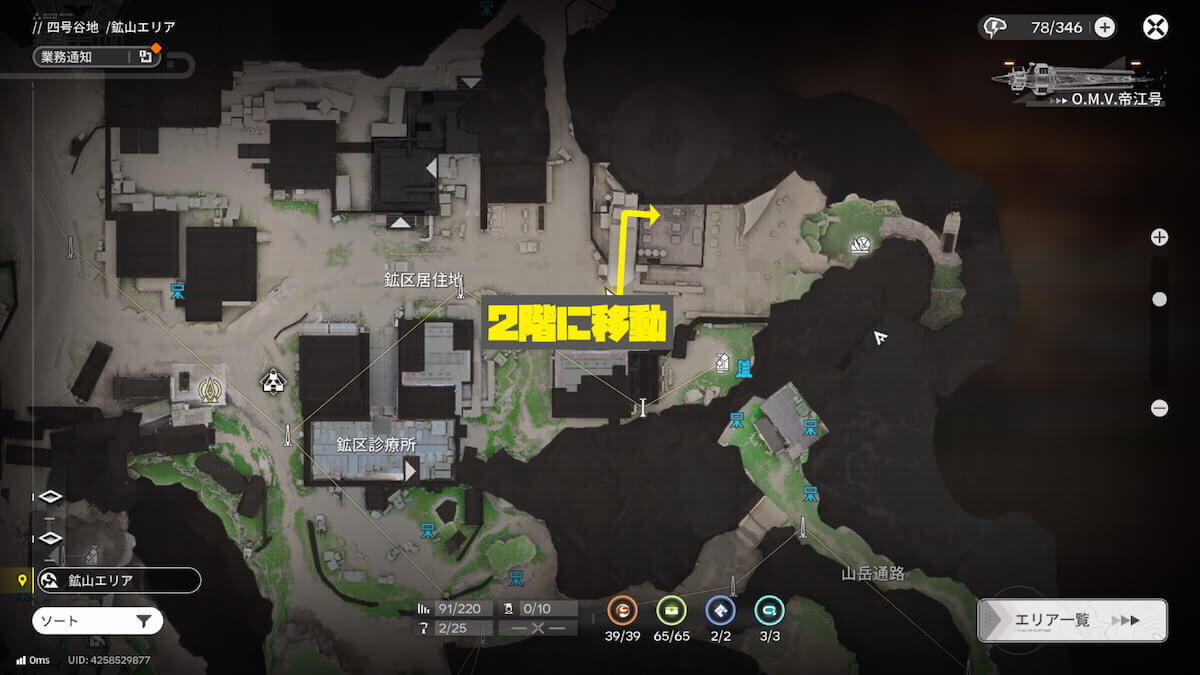Zoom out the map
Image resolution: width=1200 pixels, height=675 pixels.
[1159, 407]
